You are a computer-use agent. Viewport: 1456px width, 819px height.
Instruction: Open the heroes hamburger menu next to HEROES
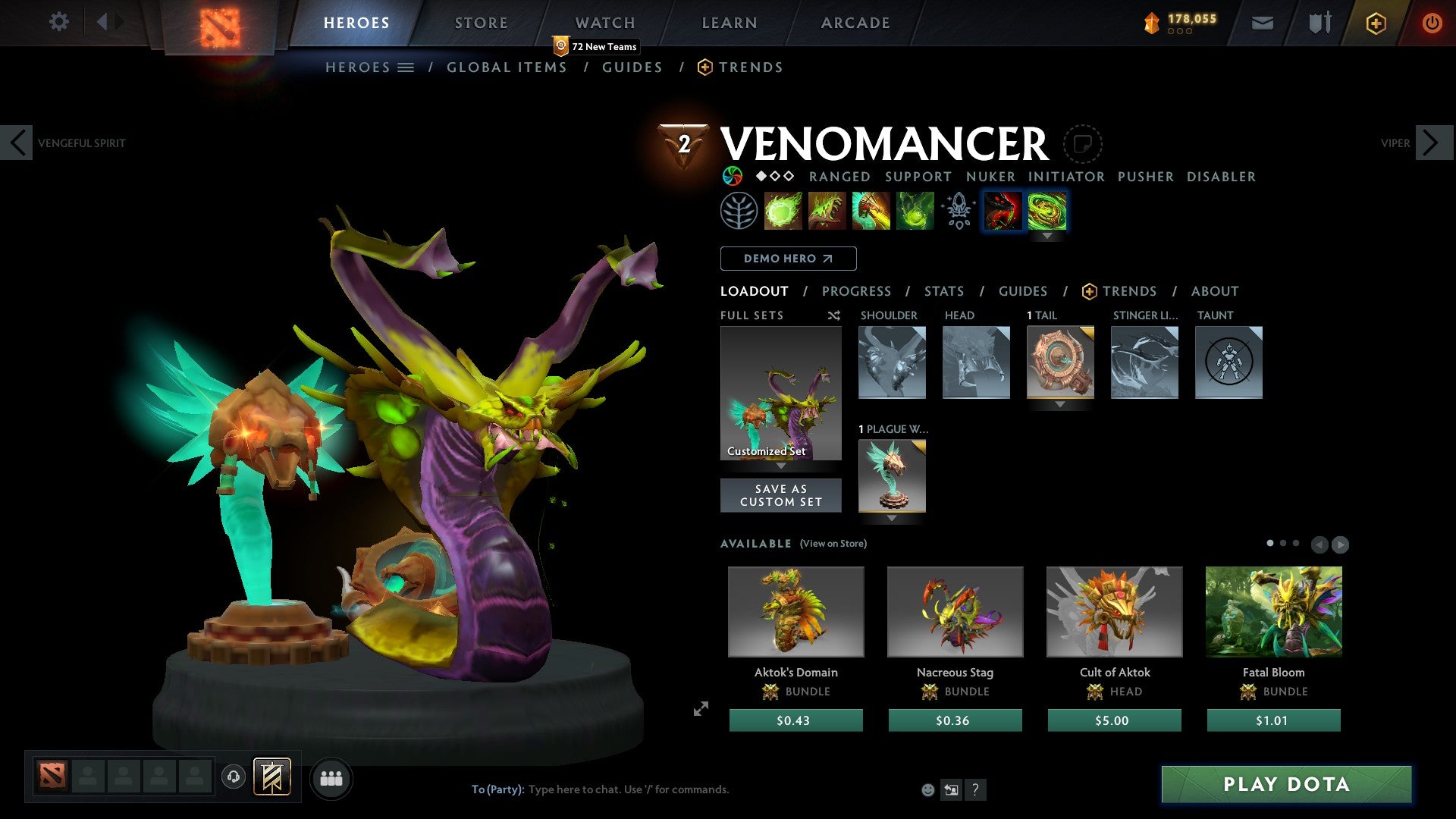click(404, 67)
